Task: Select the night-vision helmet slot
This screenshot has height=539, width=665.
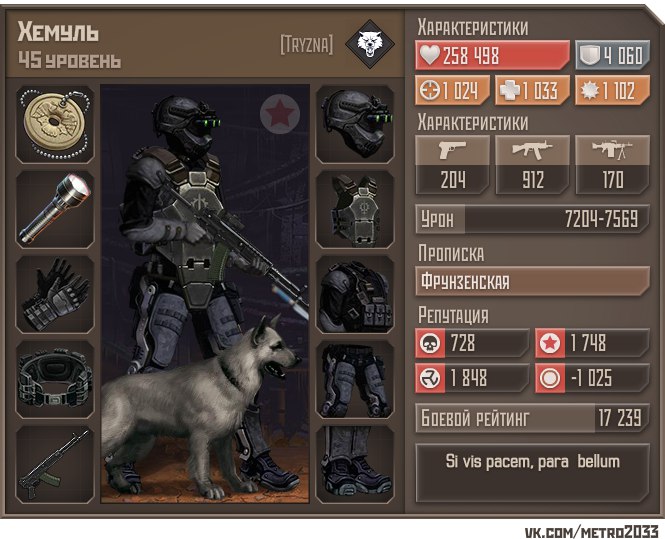Action: pos(355,124)
